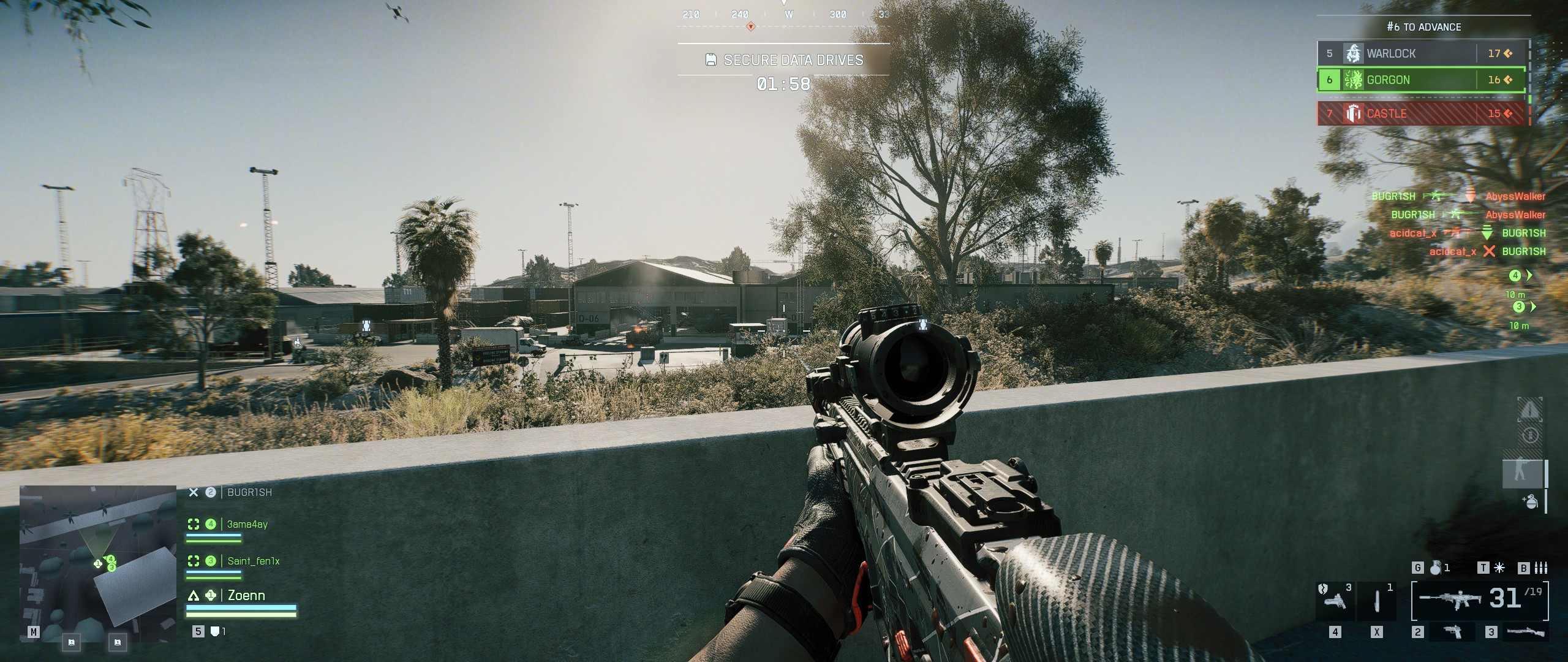Switch to the pistol sidearm slot

pos(1453,632)
